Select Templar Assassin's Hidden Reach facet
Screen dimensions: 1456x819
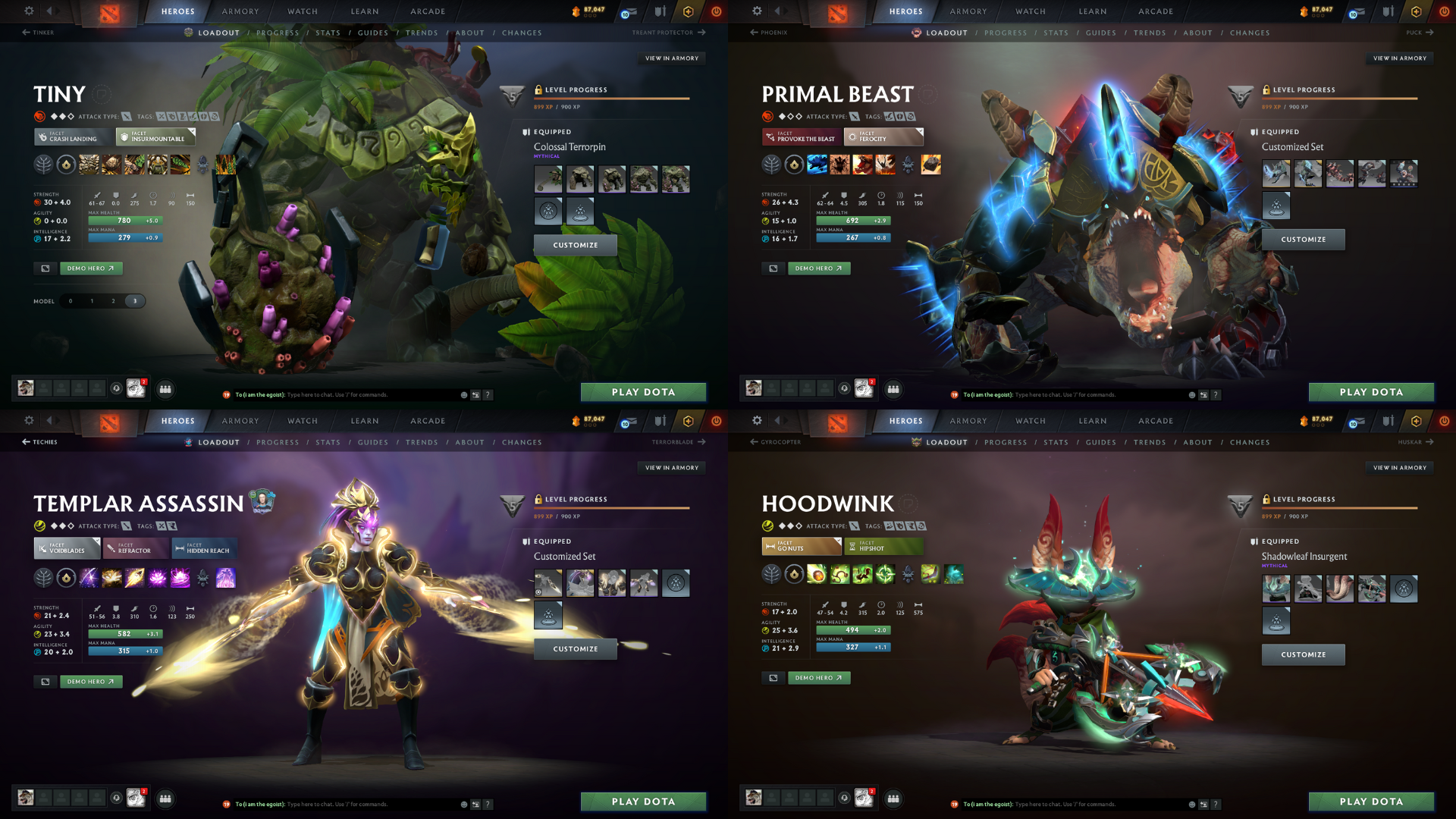point(205,548)
